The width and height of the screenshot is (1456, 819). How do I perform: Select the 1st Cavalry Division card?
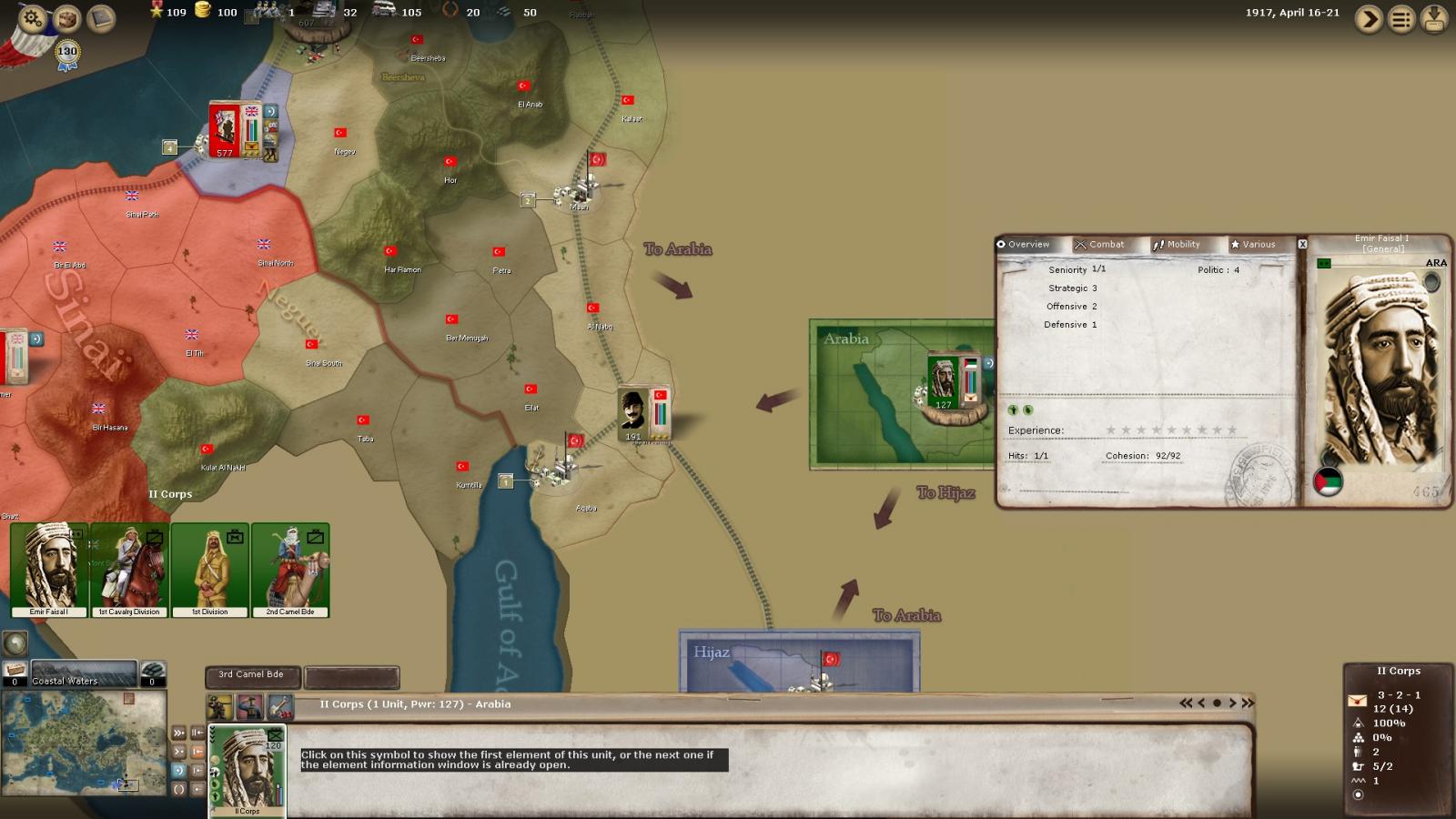(x=128, y=570)
